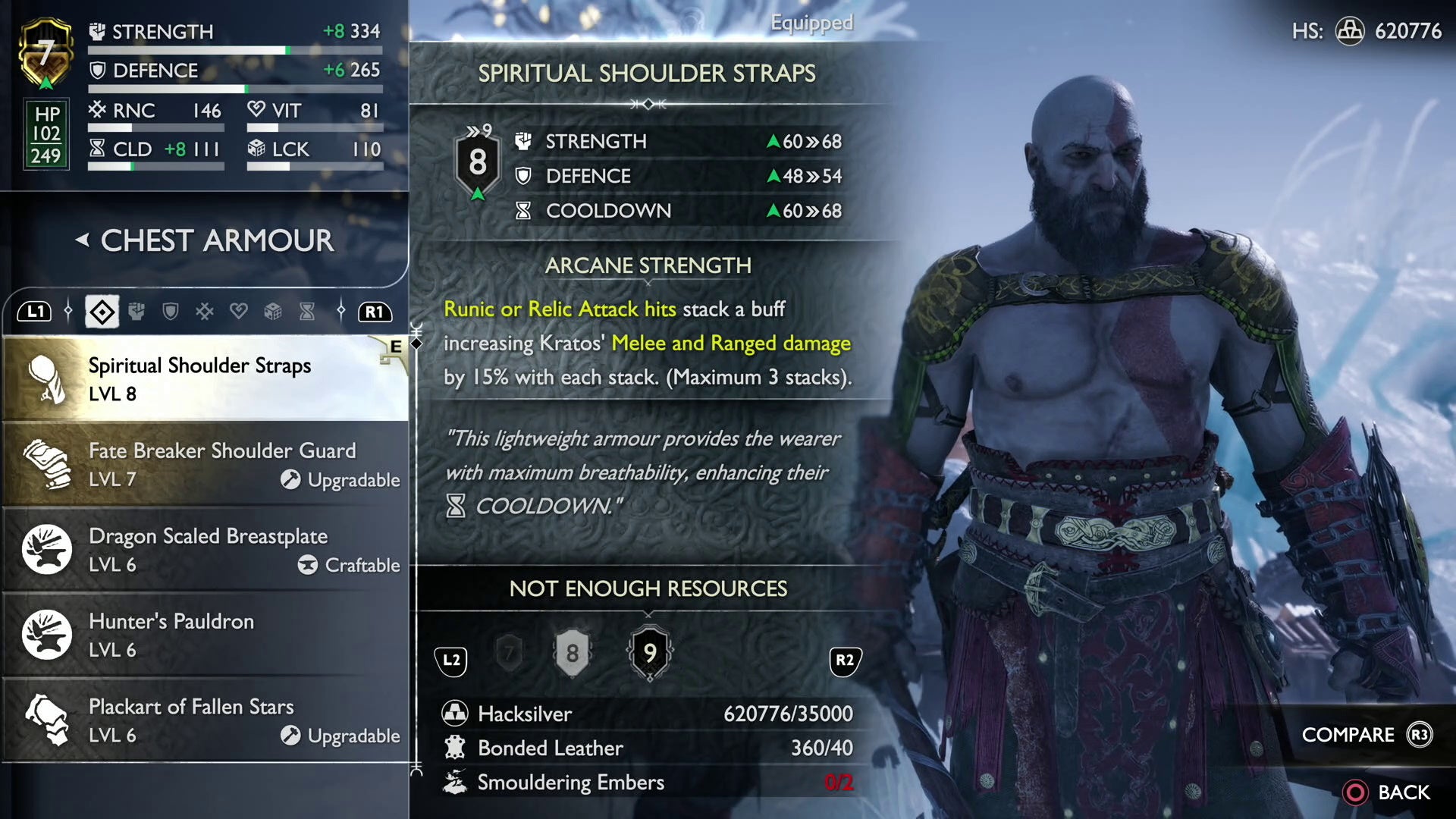Select the Cooldown hourglass sort icon
Screen dimensions: 1456x819
(306, 311)
